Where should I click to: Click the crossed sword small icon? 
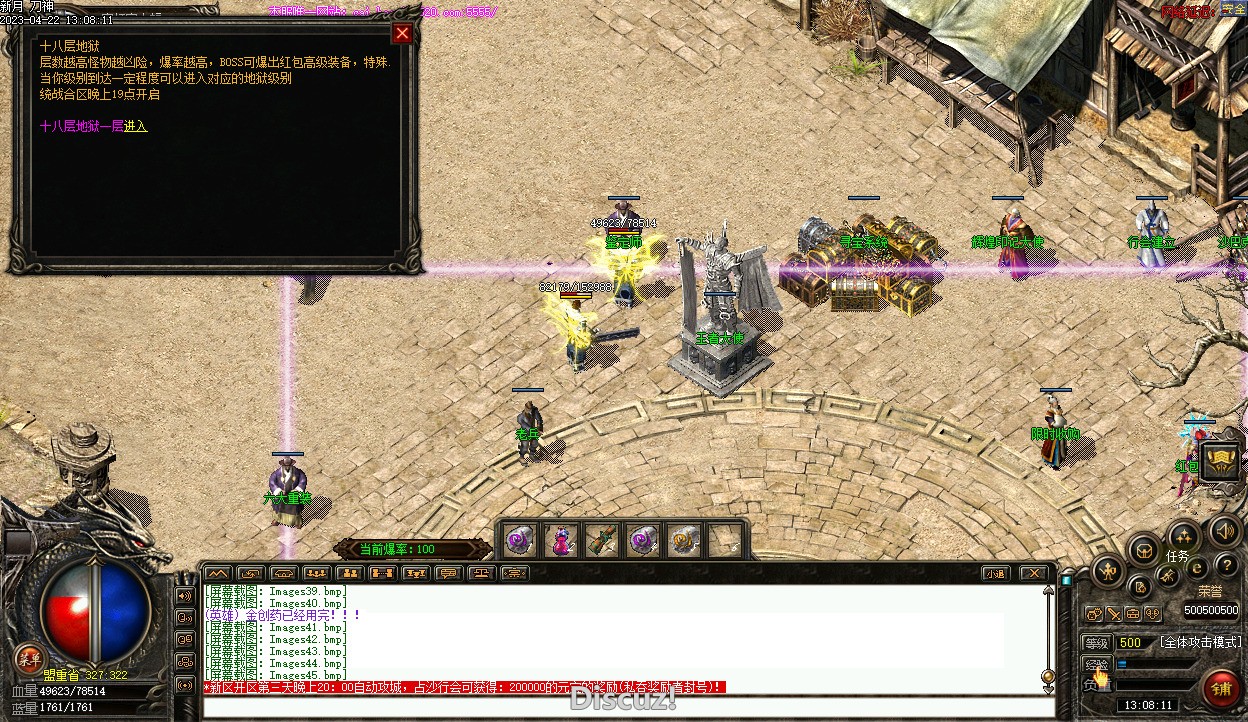[1113, 614]
